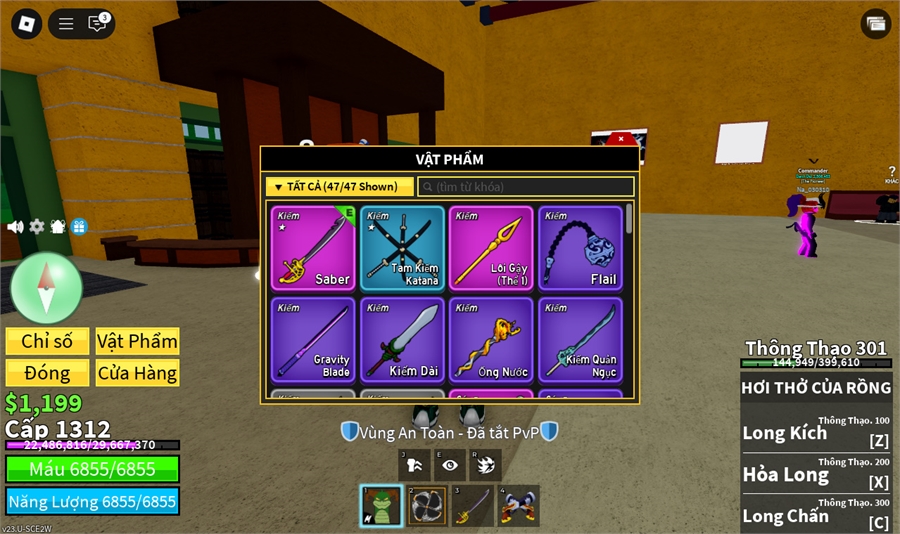Click the Vật Phẩm inventory button
The height and width of the screenshot is (534, 900).
click(137, 341)
